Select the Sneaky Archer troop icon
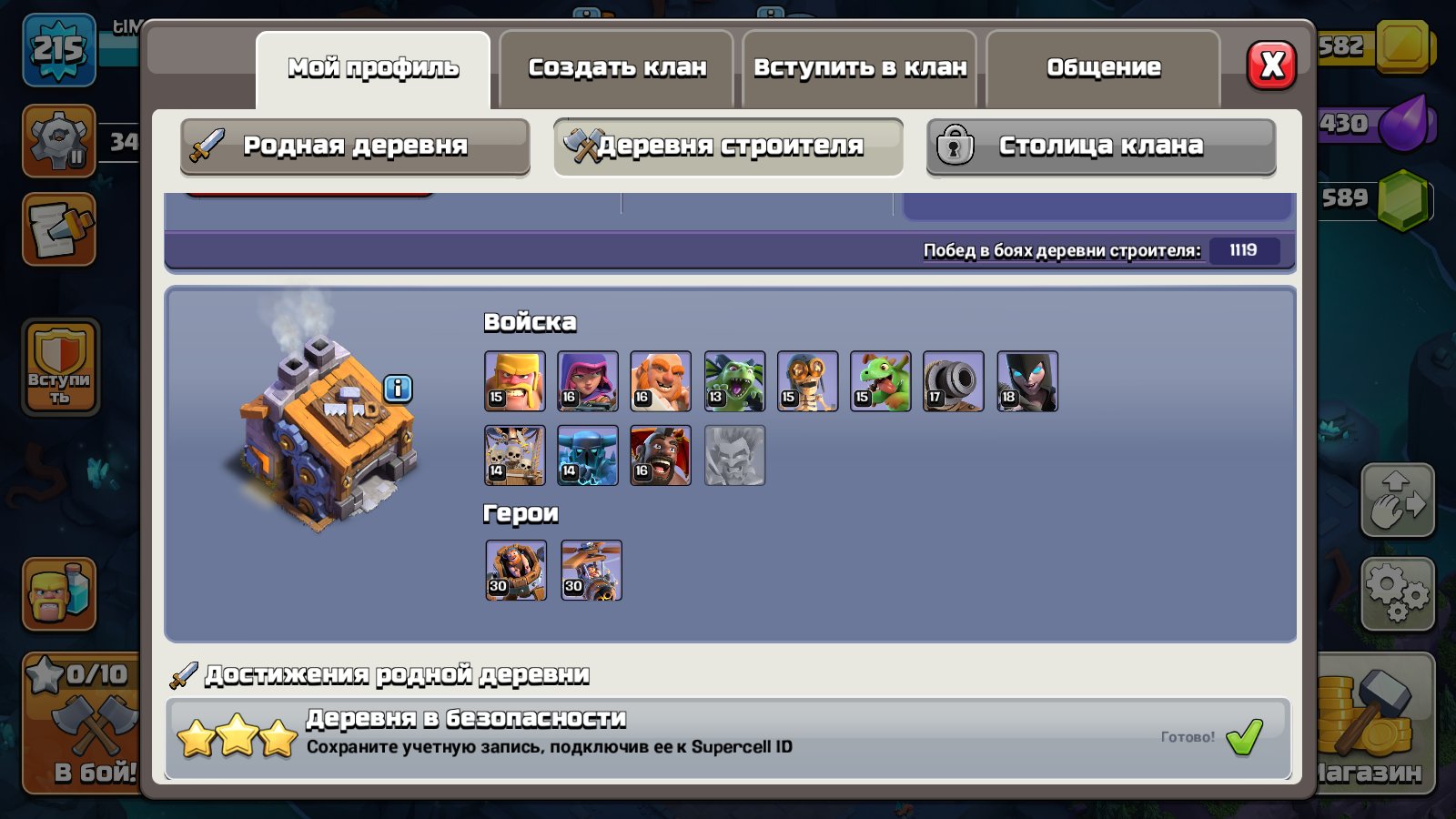The image size is (1456, 819). point(587,382)
